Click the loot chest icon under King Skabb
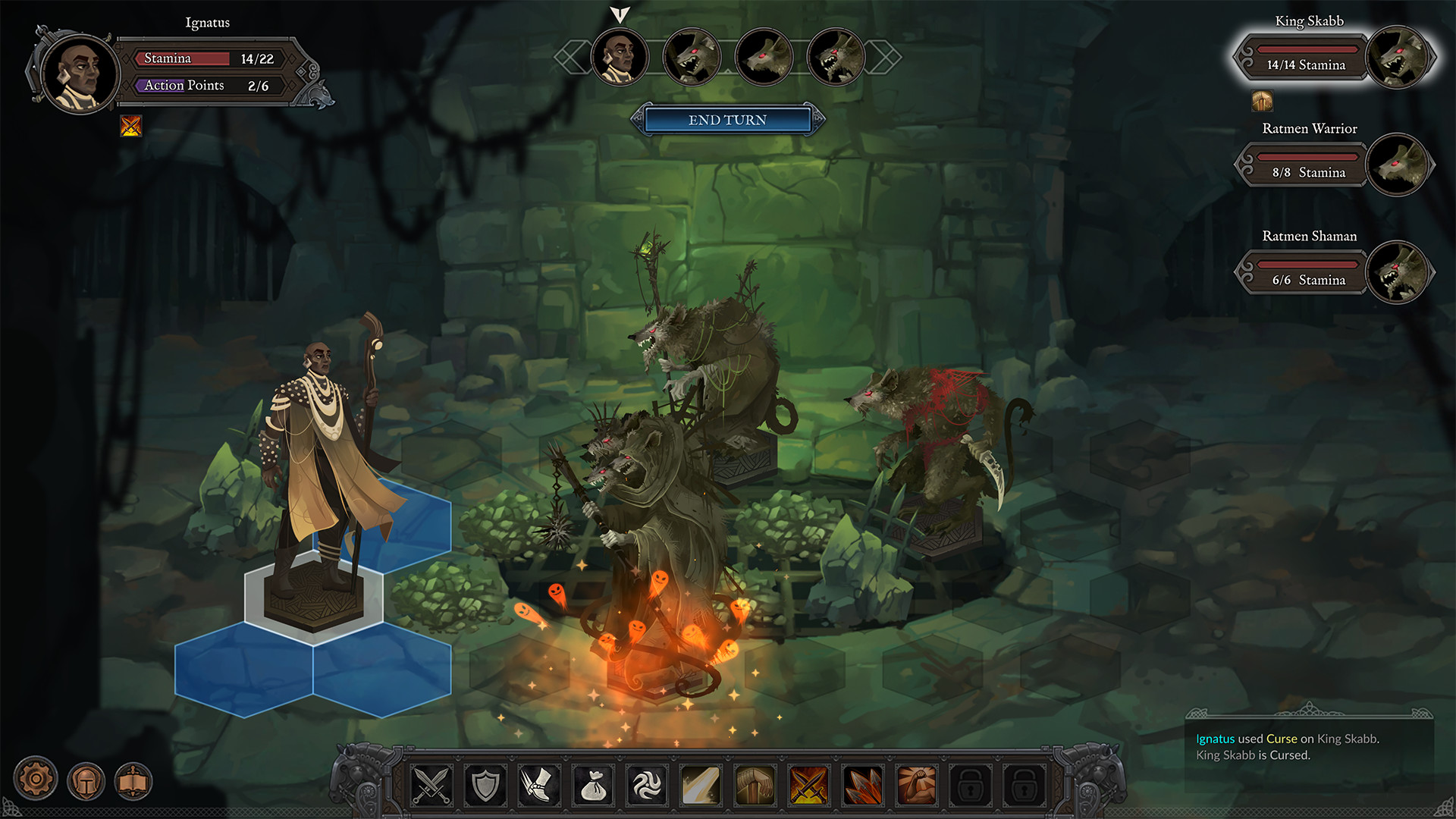Viewport: 1456px width, 819px height. coord(1261,99)
